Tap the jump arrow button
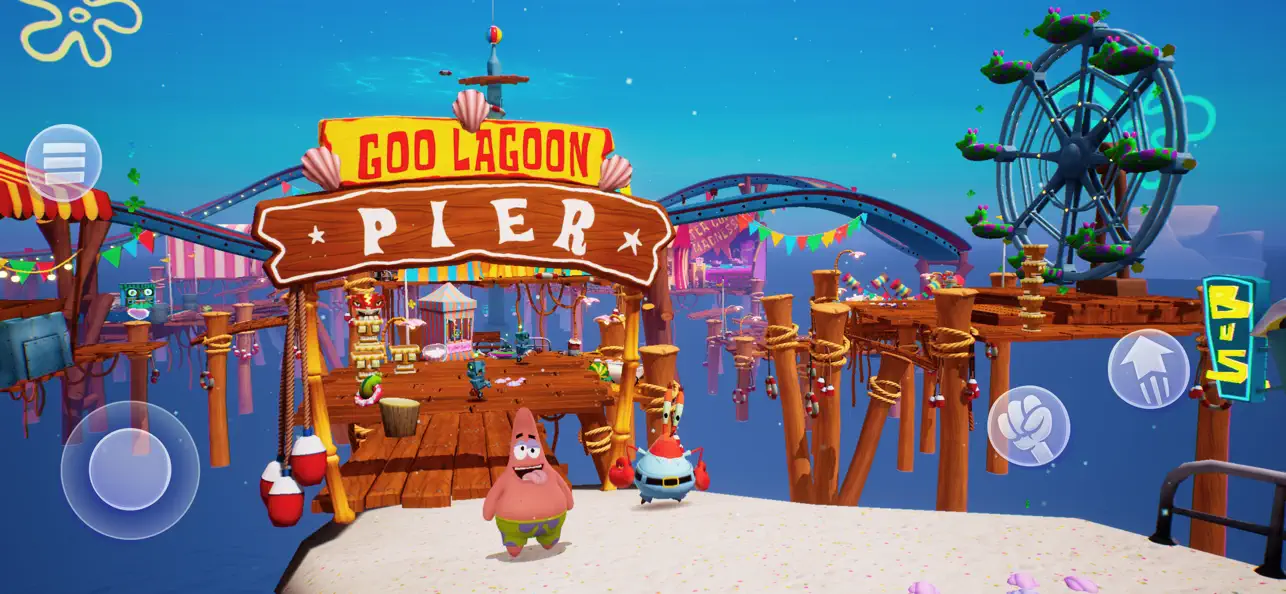This screenshot has width=1286, height=594. click(x=1147, y=368)
